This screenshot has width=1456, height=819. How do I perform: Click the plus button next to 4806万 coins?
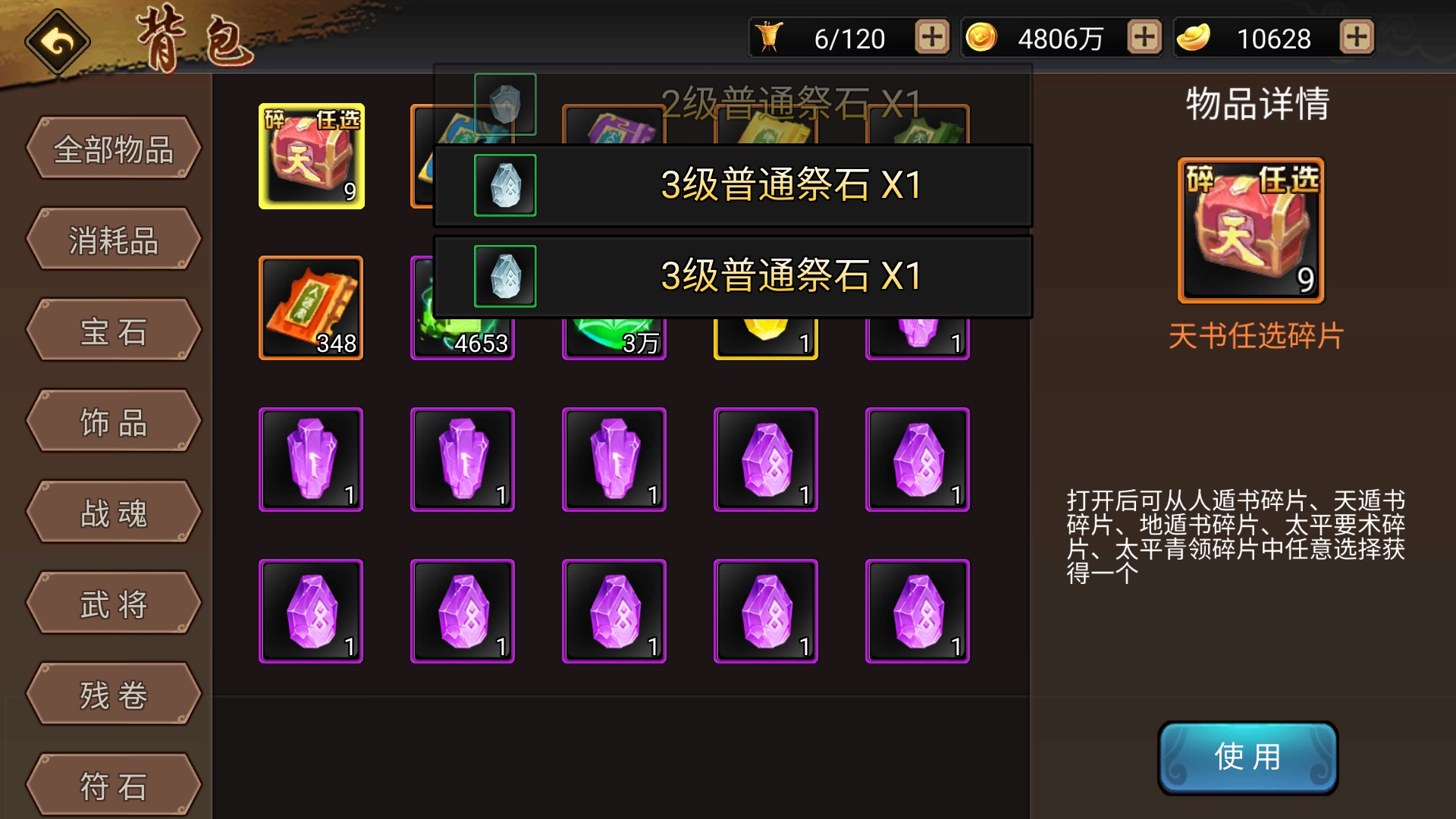click(1143, 34)
